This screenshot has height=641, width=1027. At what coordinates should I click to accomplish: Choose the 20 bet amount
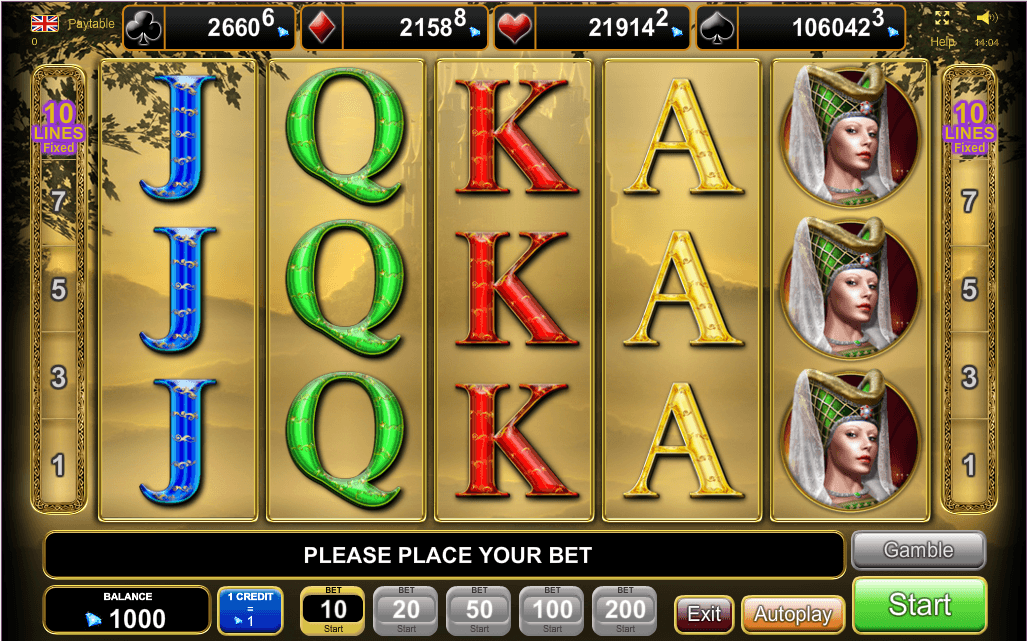[406, 610]
